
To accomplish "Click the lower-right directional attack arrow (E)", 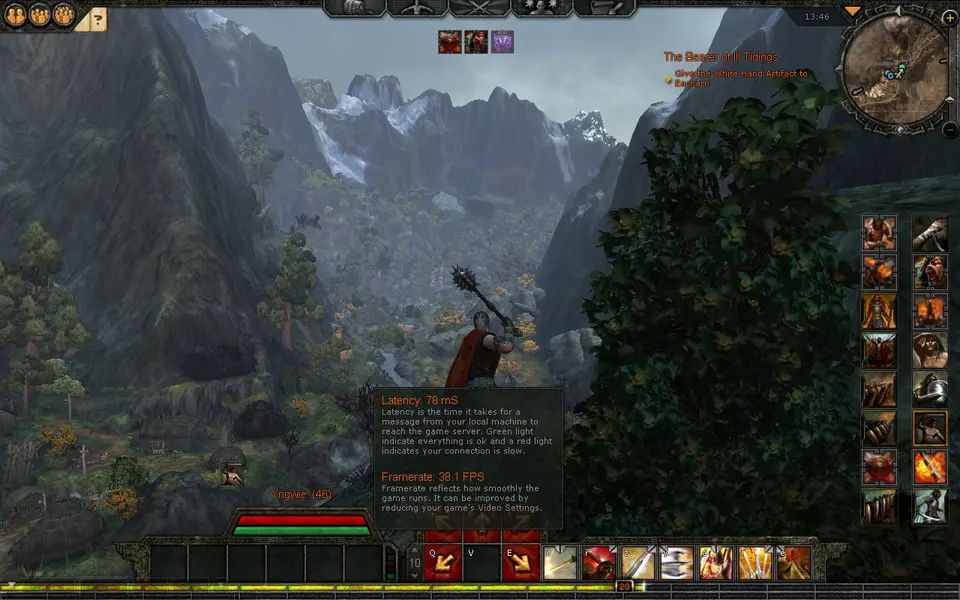I will (x=521, y=563).
